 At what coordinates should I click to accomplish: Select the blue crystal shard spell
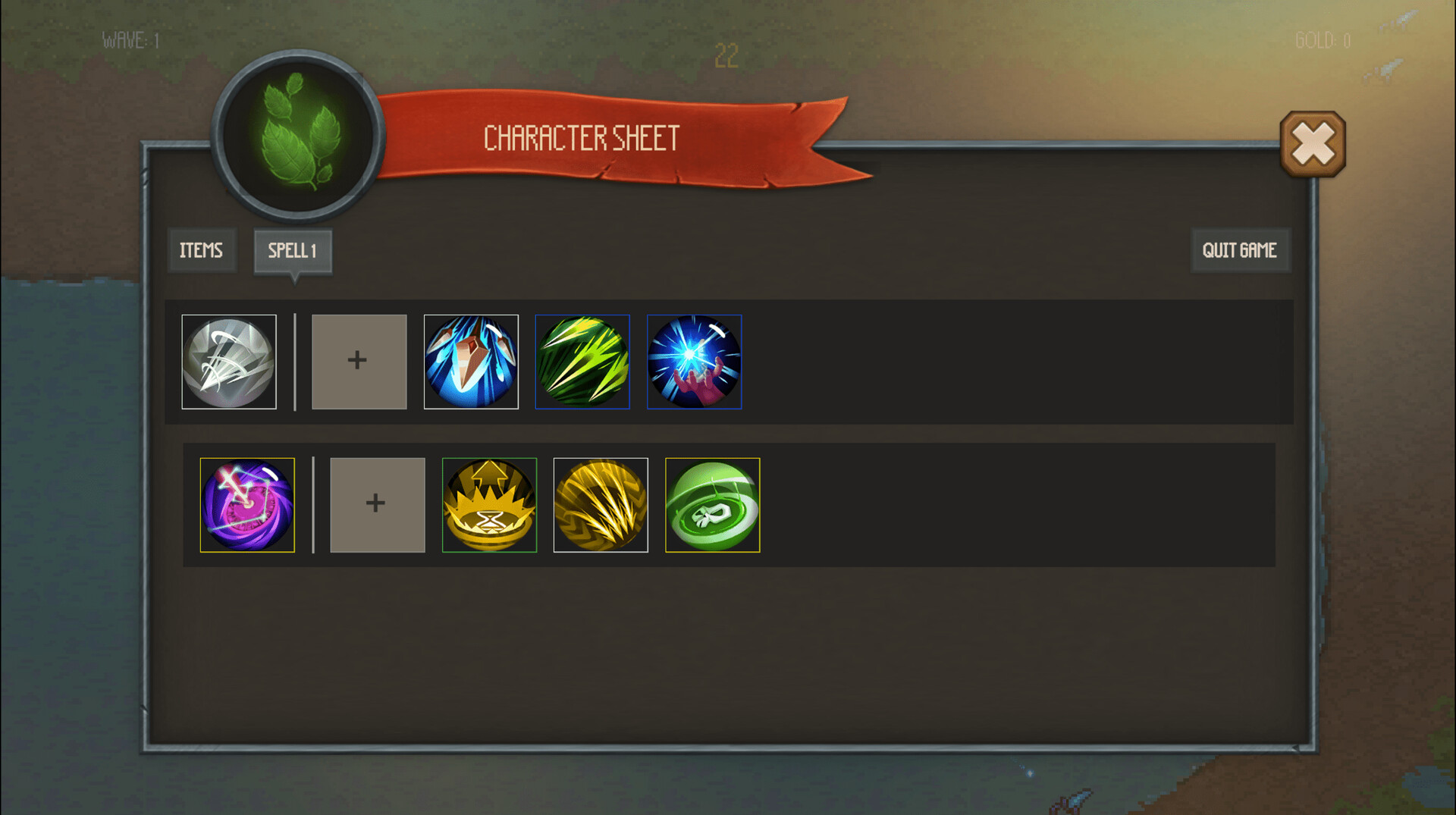[x=471, y=362]
